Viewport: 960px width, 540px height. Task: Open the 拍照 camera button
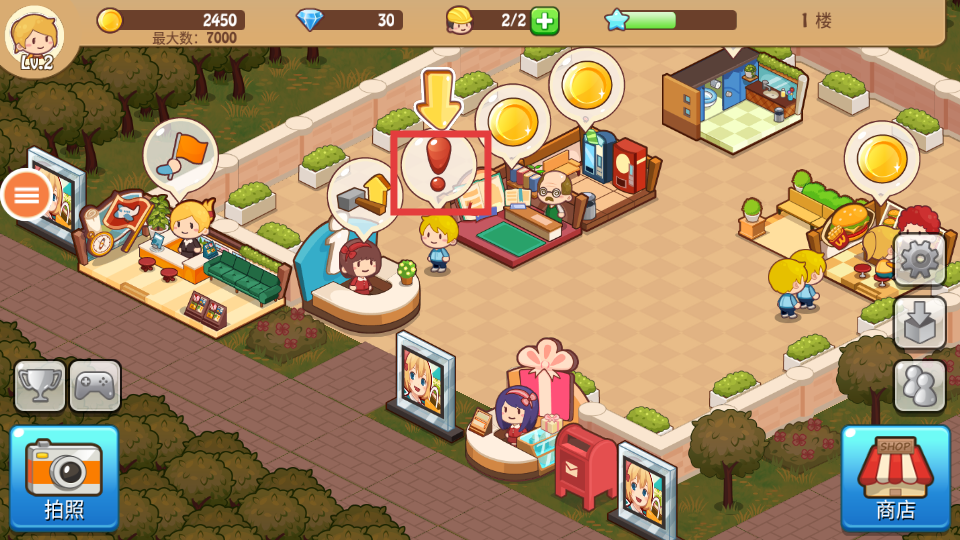[64, 477]
